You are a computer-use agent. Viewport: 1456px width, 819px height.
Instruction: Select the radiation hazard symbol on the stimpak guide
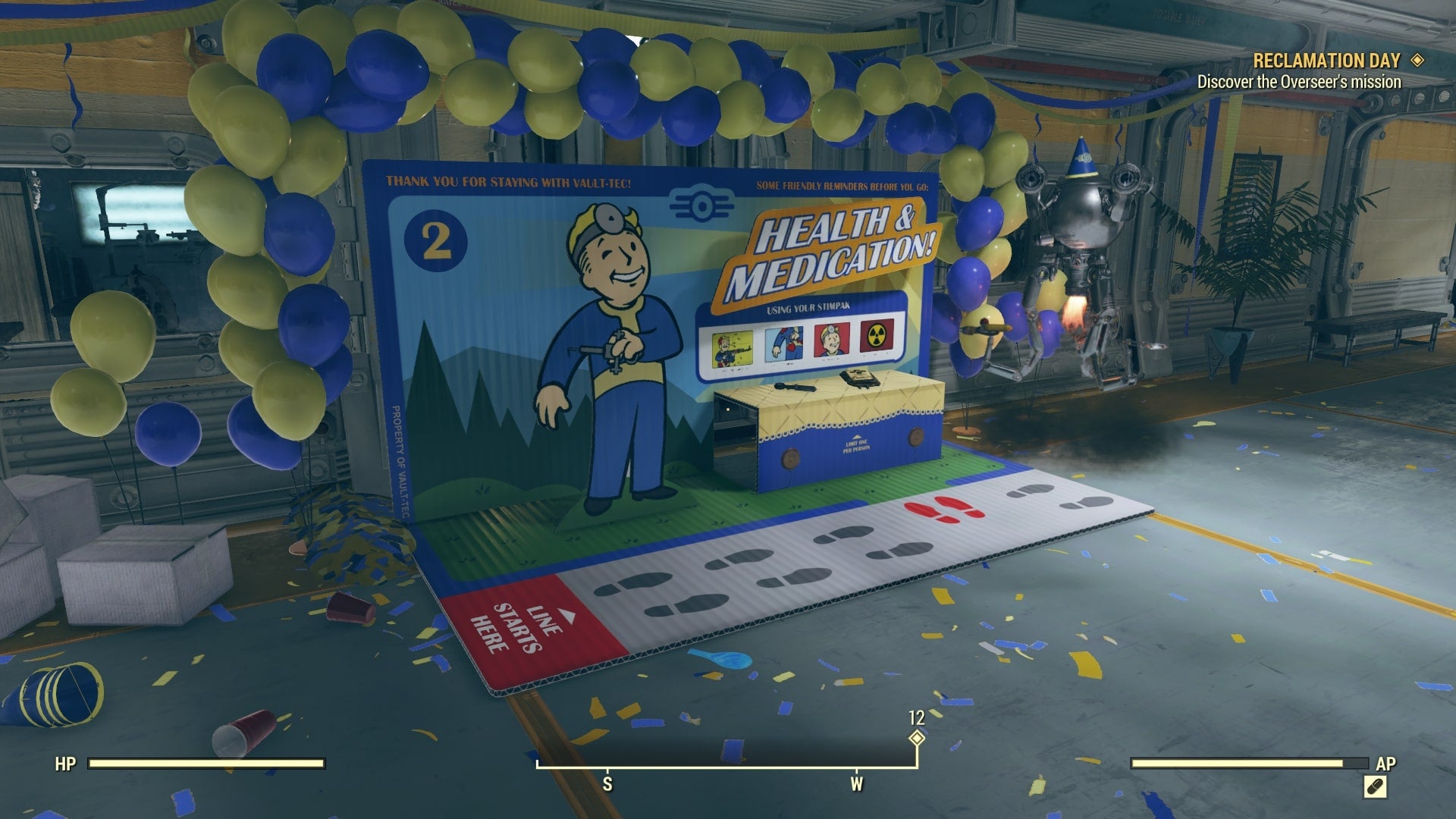click(x=876, y=336)
